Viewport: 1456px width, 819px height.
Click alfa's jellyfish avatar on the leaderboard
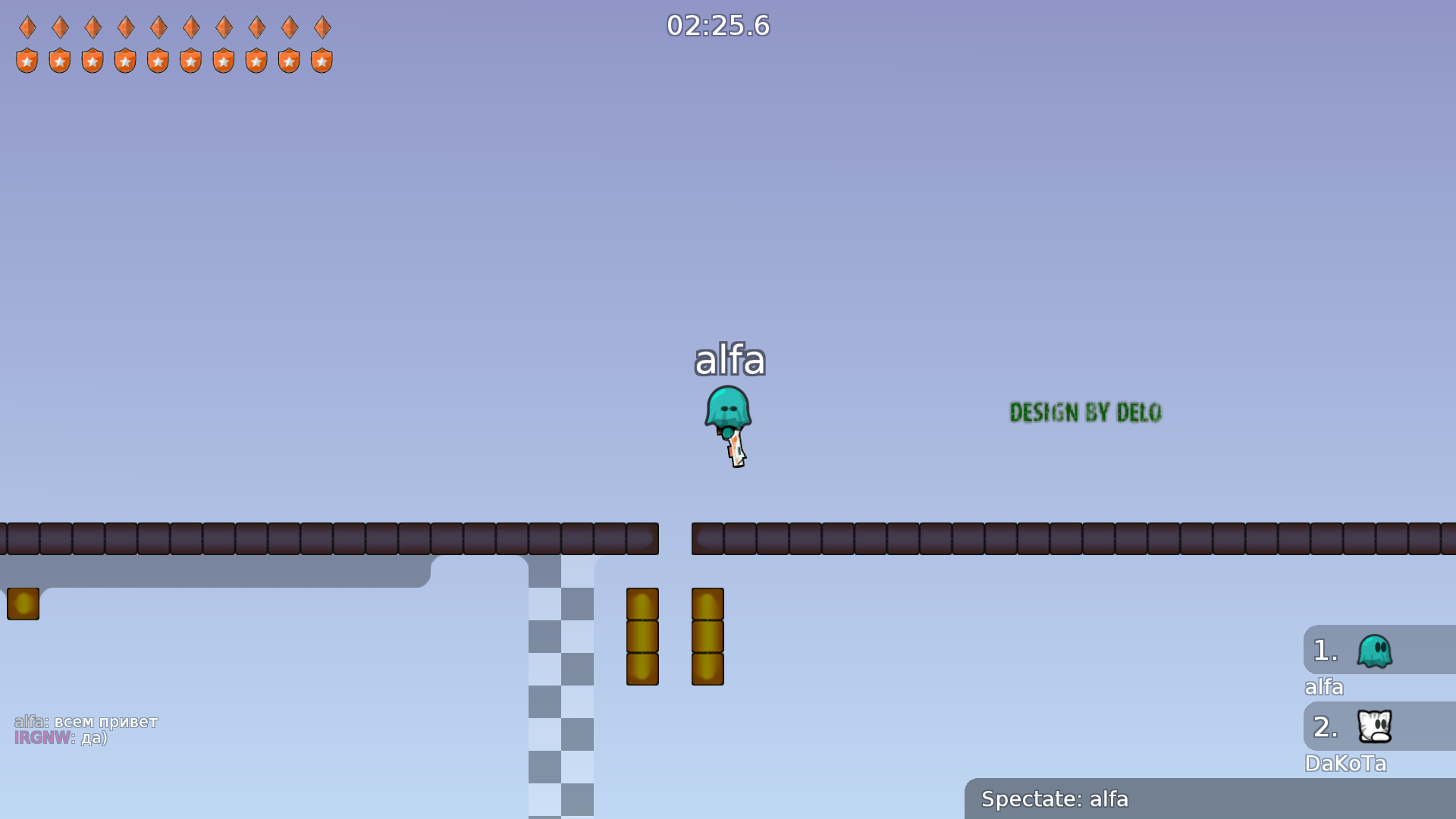click(x=1375, y=650)
